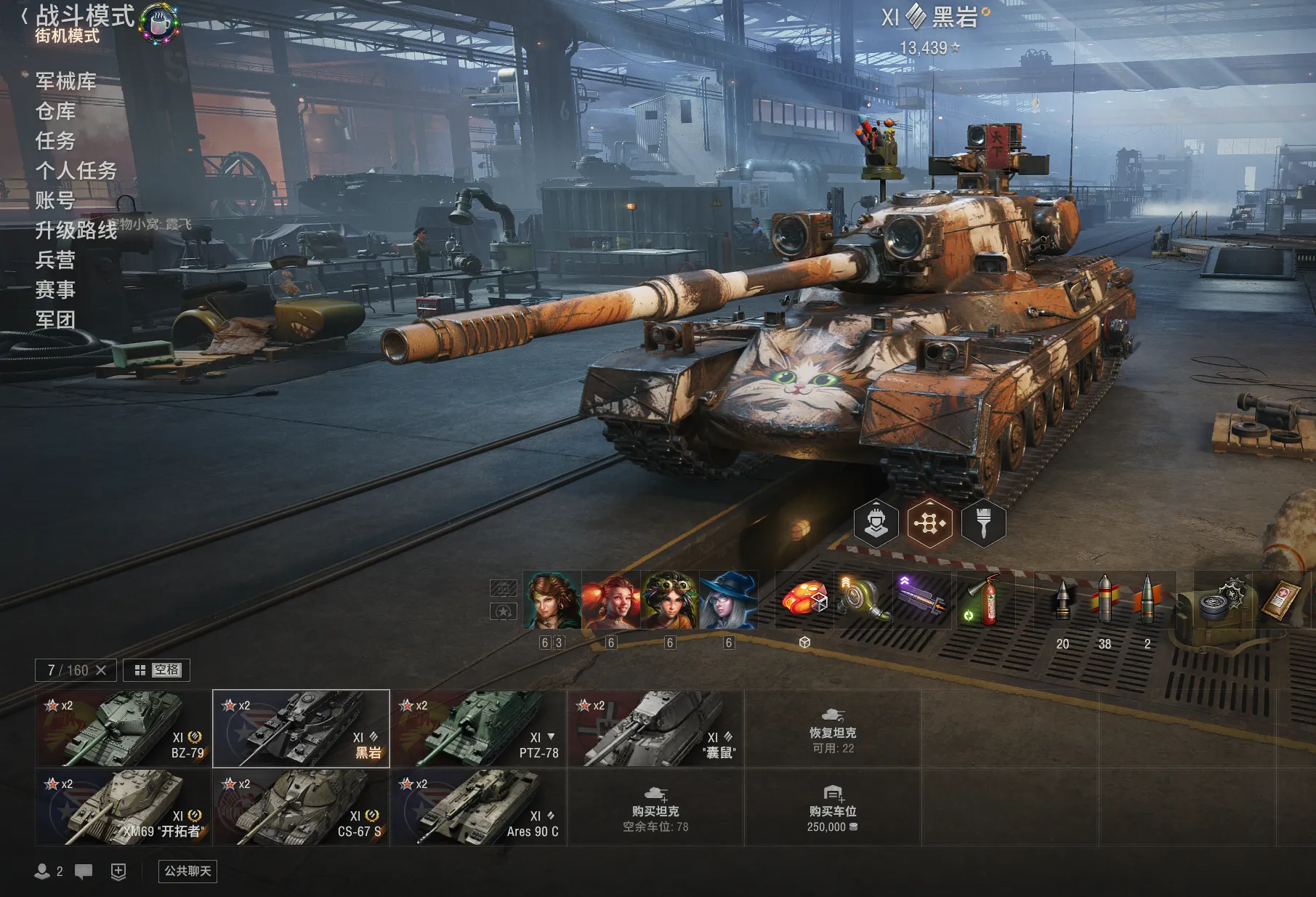Select the PTZ-78 tank tile
This screenshot has width=1316, height=897.
pos(478,728)
